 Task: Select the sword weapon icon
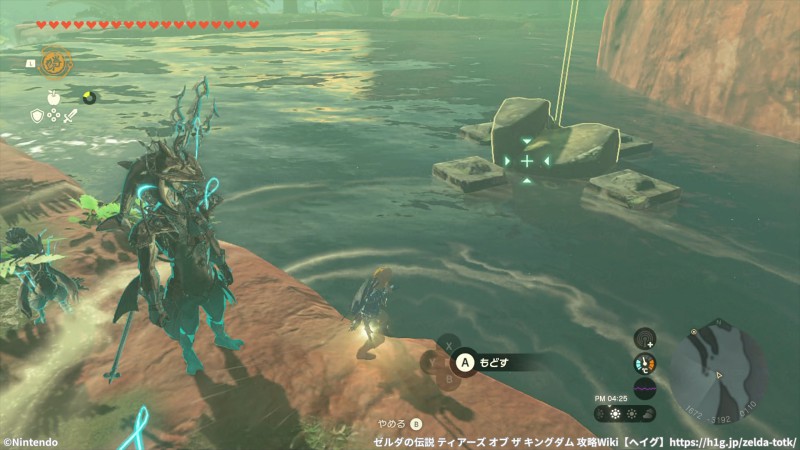pyautogui.click(x=70, y=116)
